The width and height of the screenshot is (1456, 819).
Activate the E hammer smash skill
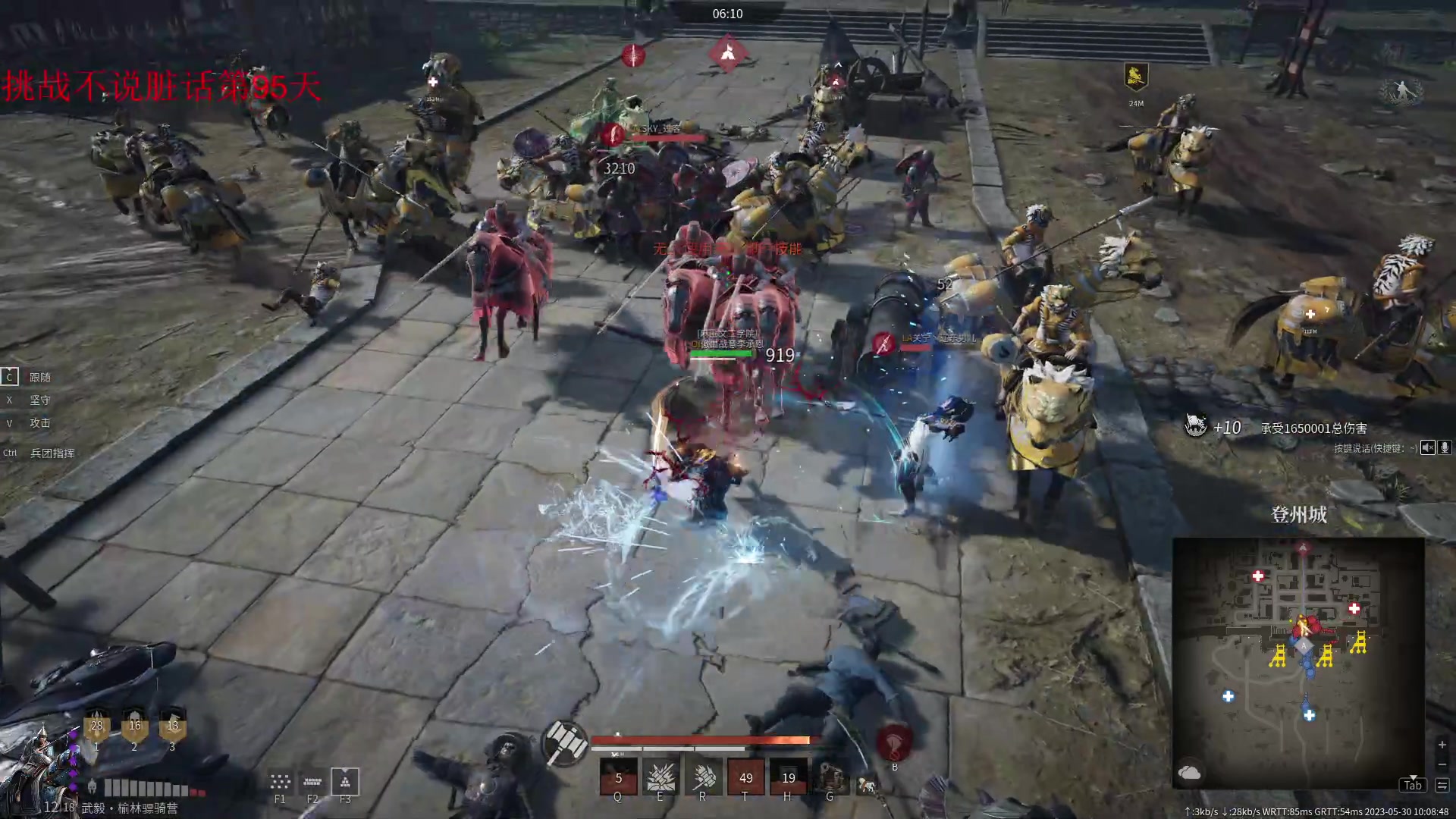coord(661,777)
